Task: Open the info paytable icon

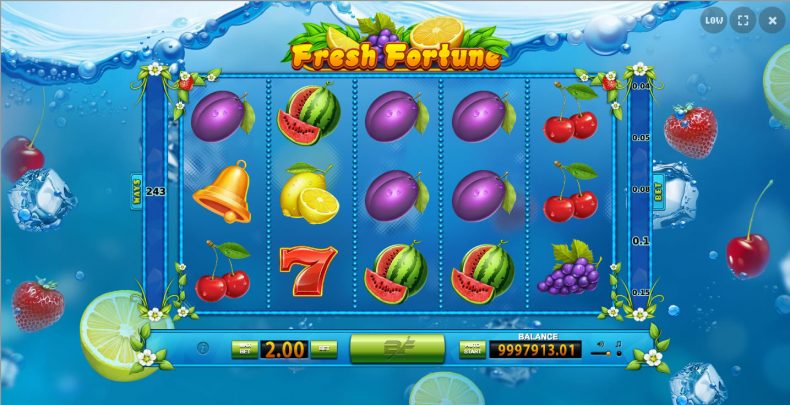Action: (x=203, y=349)
